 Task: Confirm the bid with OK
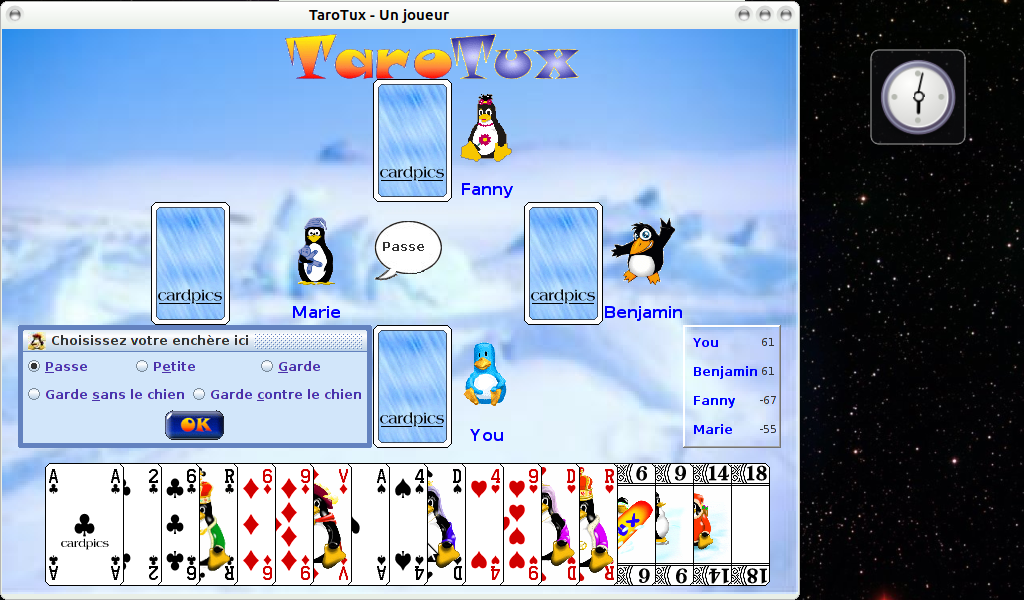click(194, 425)
